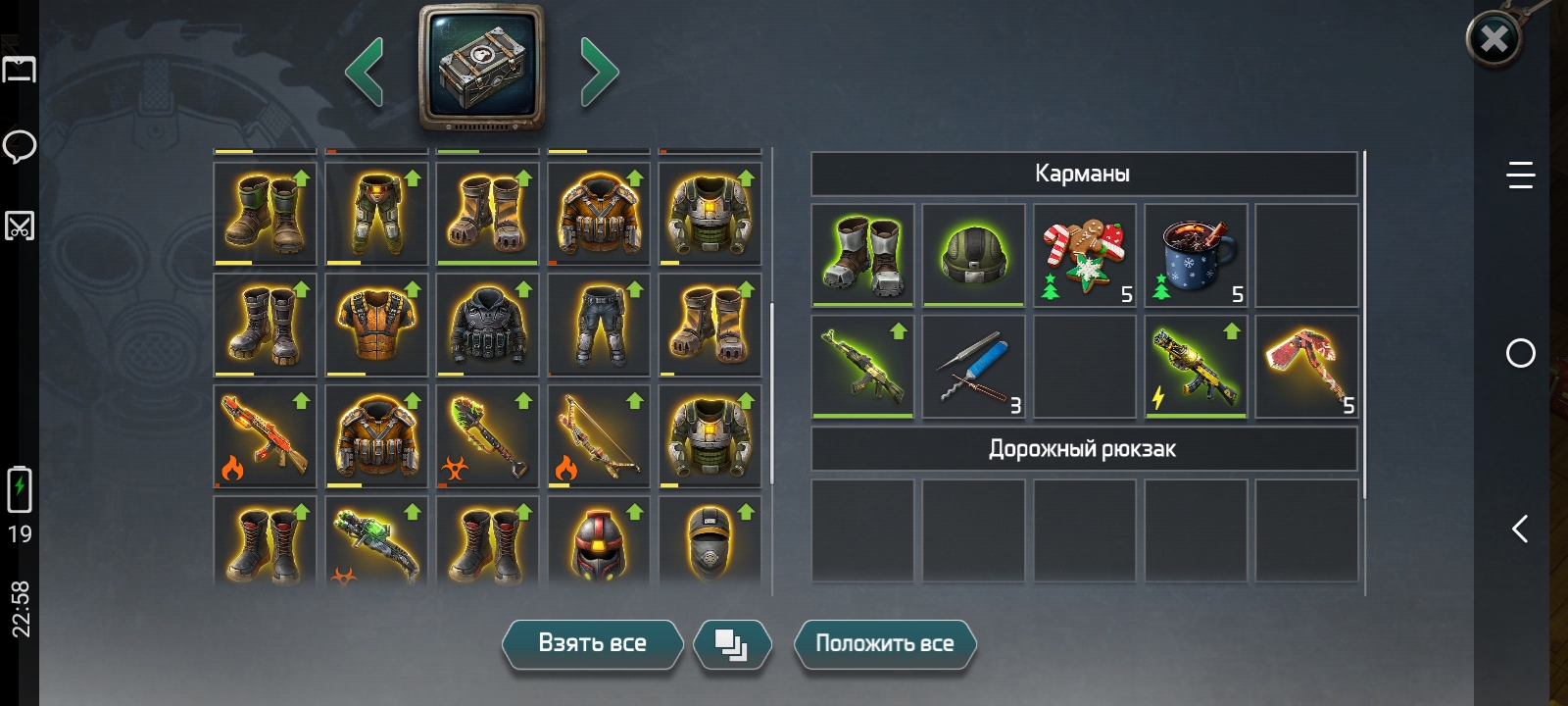
Task: Switch to the previous chest with left arrow
Action: point(365,71)
